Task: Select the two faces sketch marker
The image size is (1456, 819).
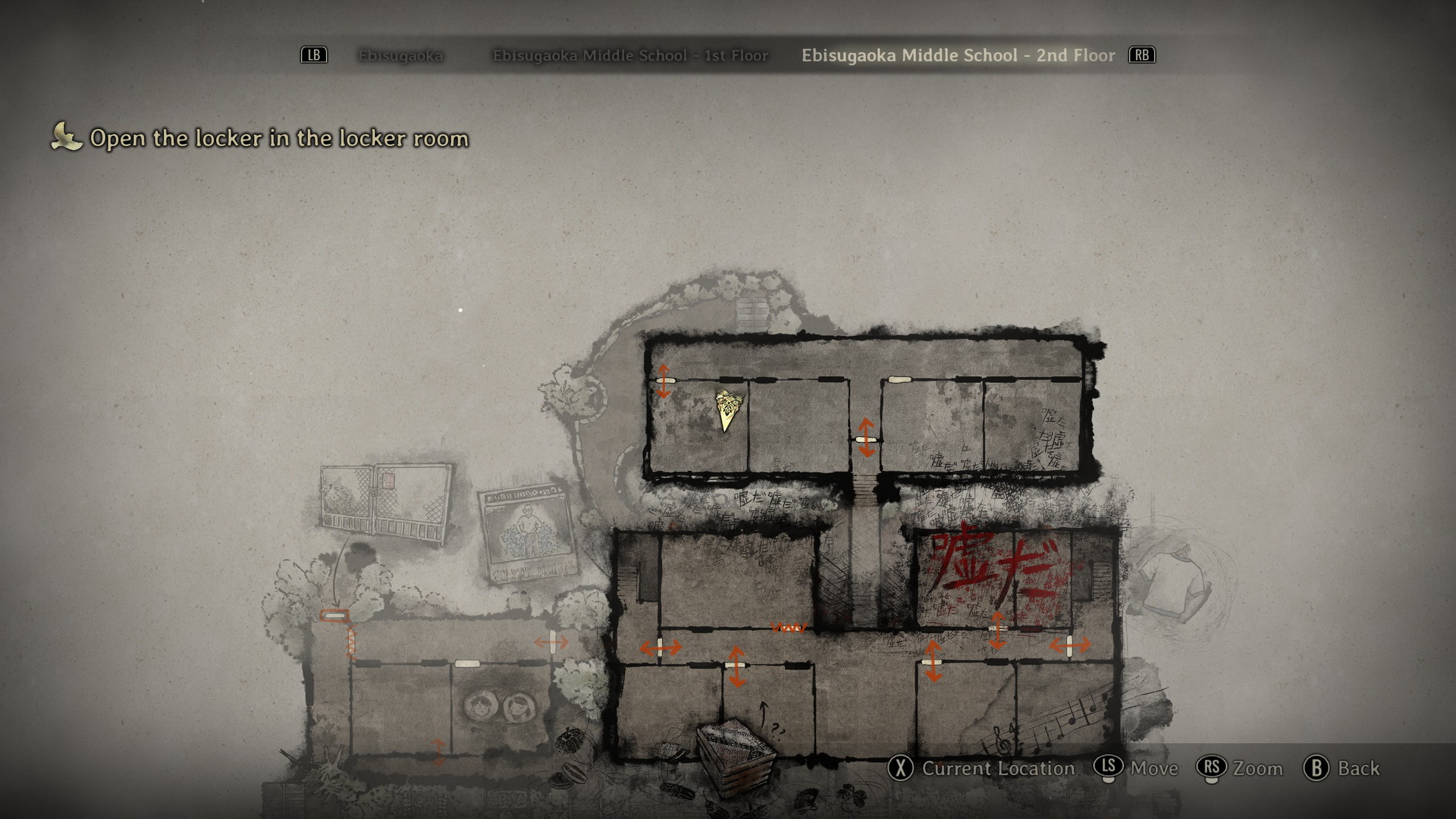Action: (497, 708)
